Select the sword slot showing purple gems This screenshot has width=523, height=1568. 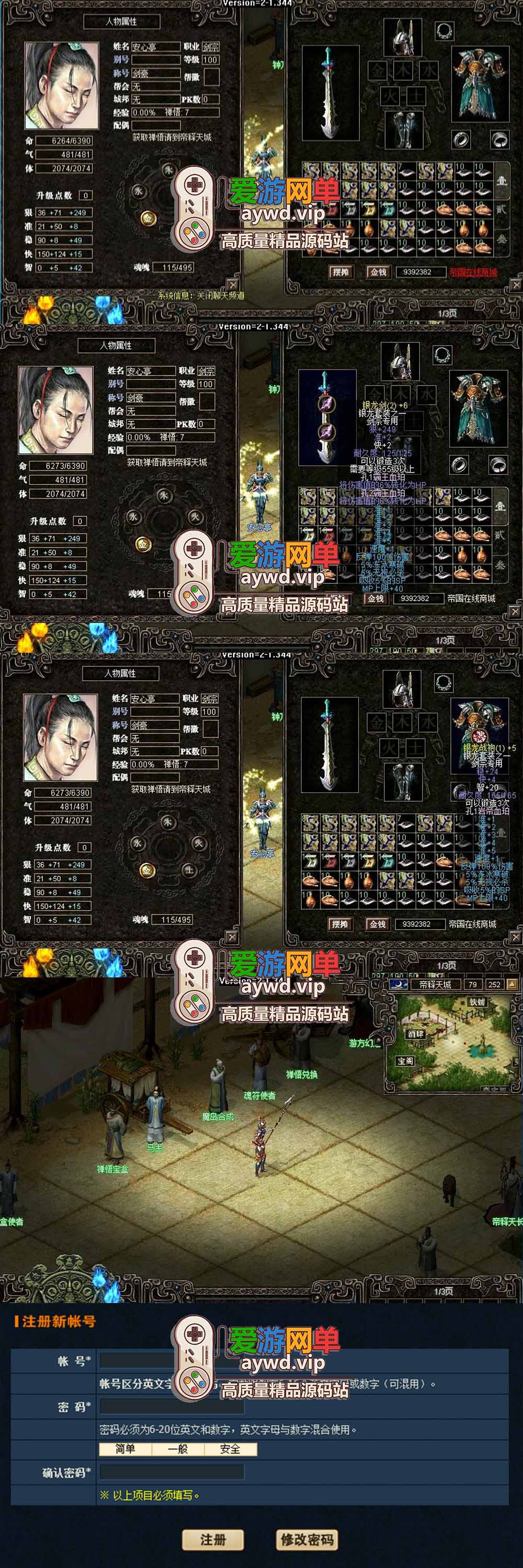tap(328, 417)
